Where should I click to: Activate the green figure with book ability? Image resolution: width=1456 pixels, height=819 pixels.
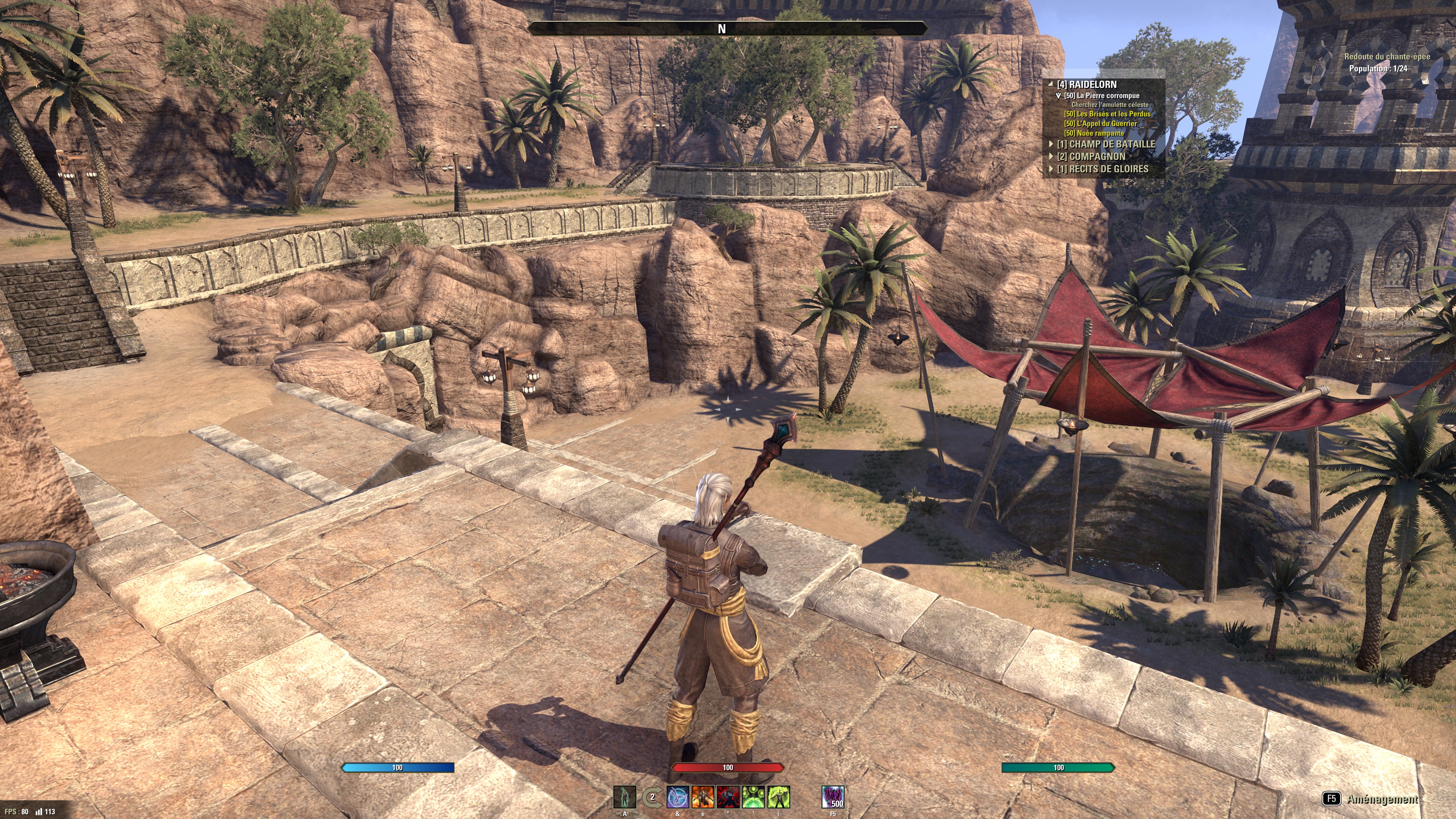click(778, 797)
